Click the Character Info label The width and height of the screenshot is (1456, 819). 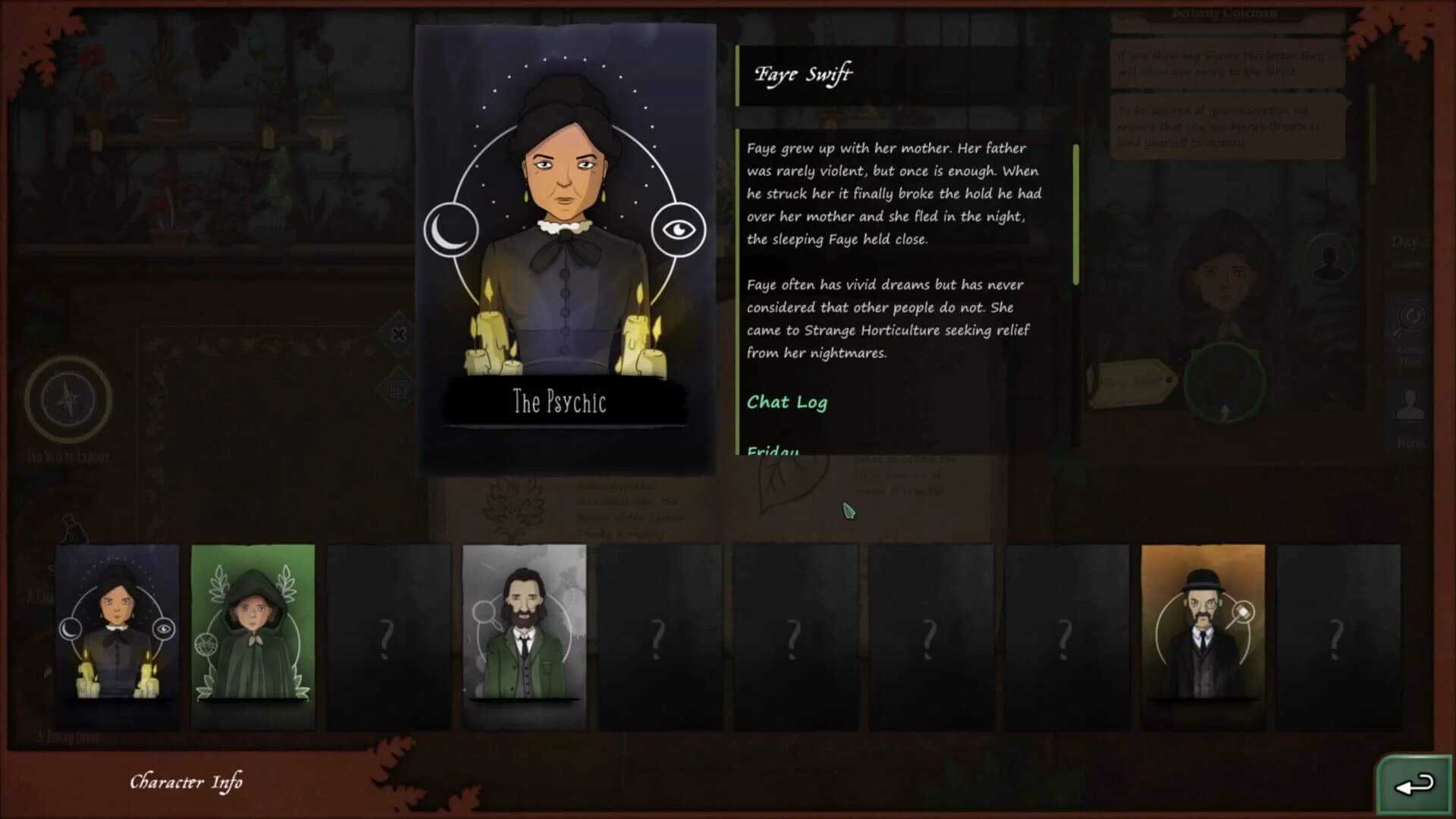pos(187,782)
